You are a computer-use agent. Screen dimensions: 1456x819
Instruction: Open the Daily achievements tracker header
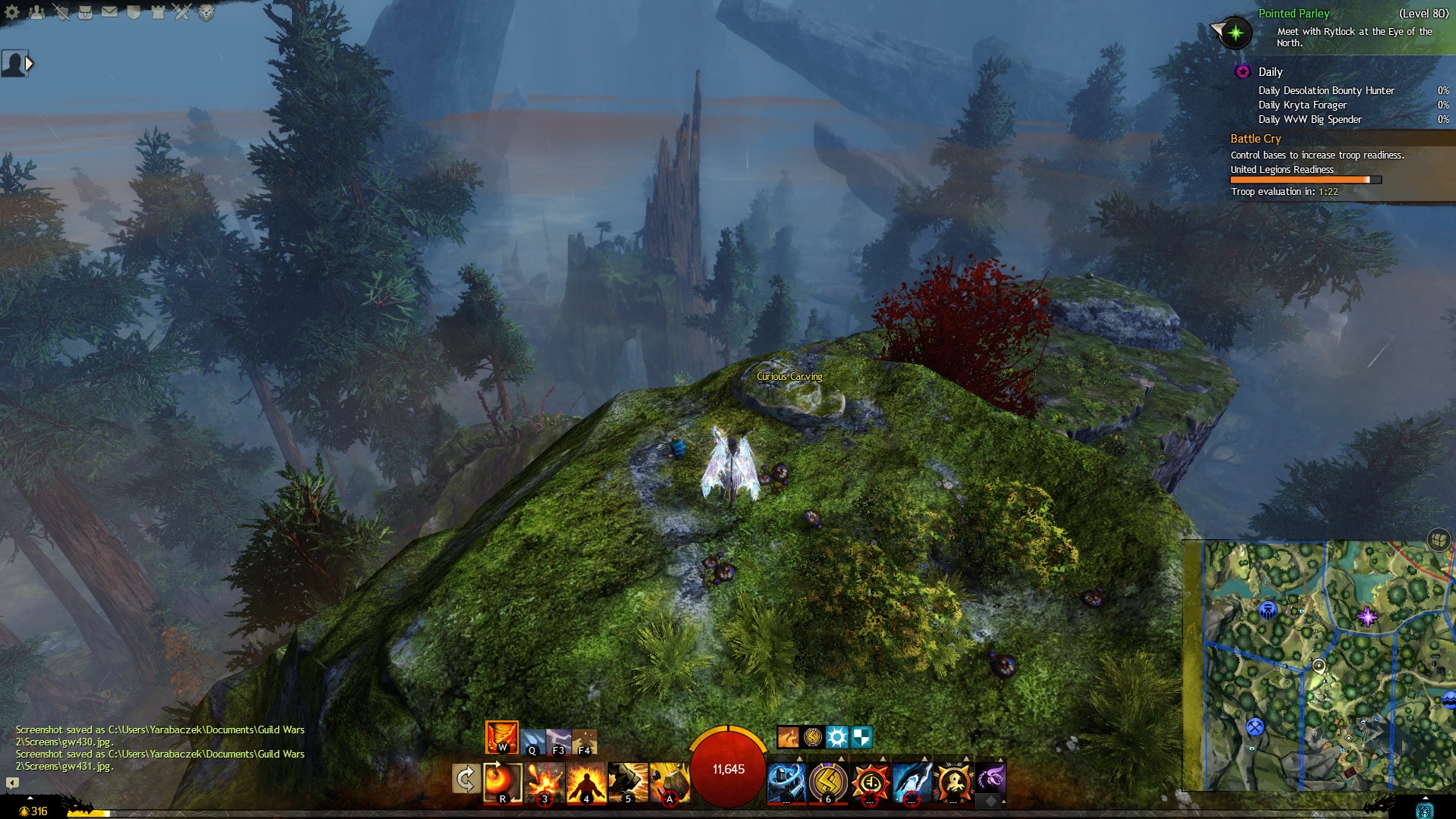[1270, 72]
